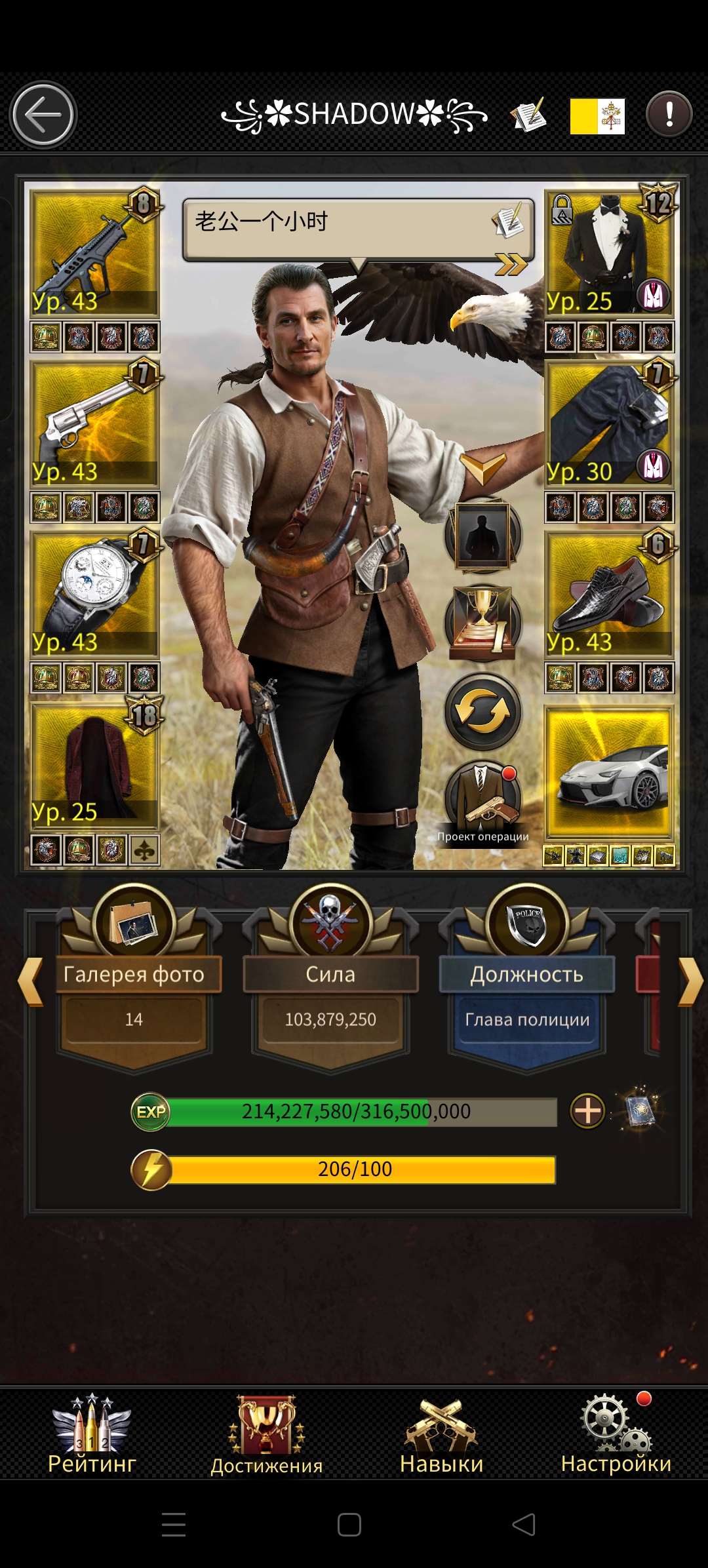Image resolution: width=708 pixels, height=1568 pixels.
Task: Open Настройки at the bottom
Action: (x=616, y=1434)
